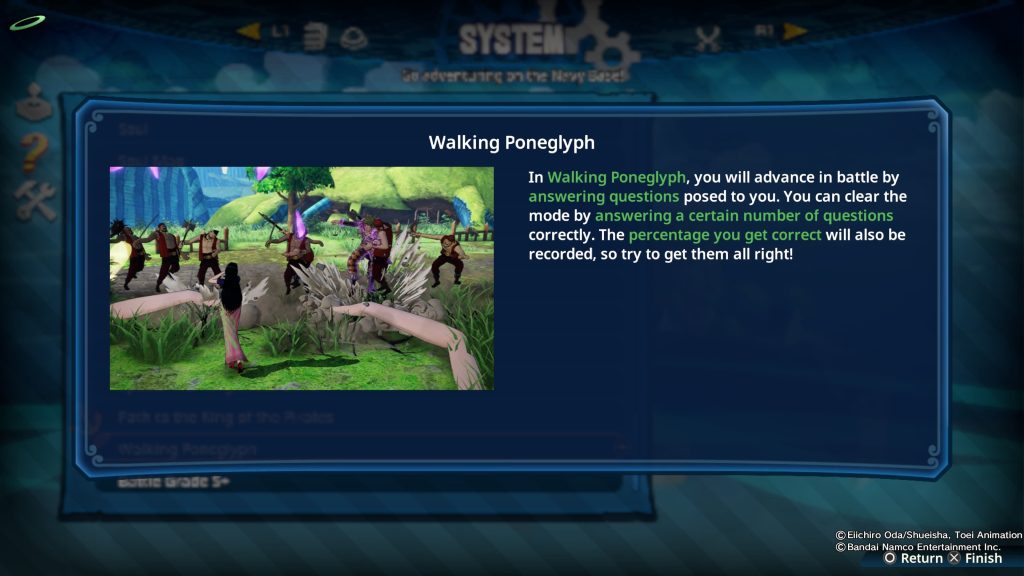Select the System tab heading

tap(512, 40)
